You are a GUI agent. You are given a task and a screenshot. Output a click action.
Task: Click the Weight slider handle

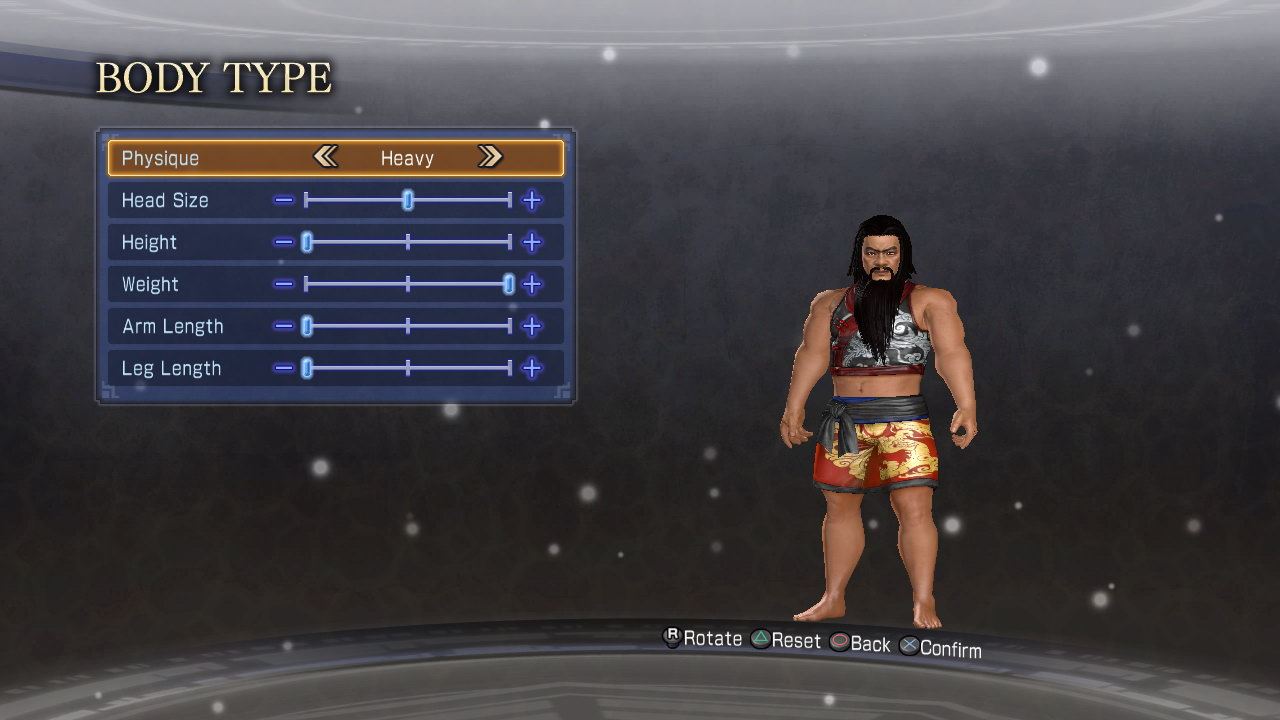point(509,284)
